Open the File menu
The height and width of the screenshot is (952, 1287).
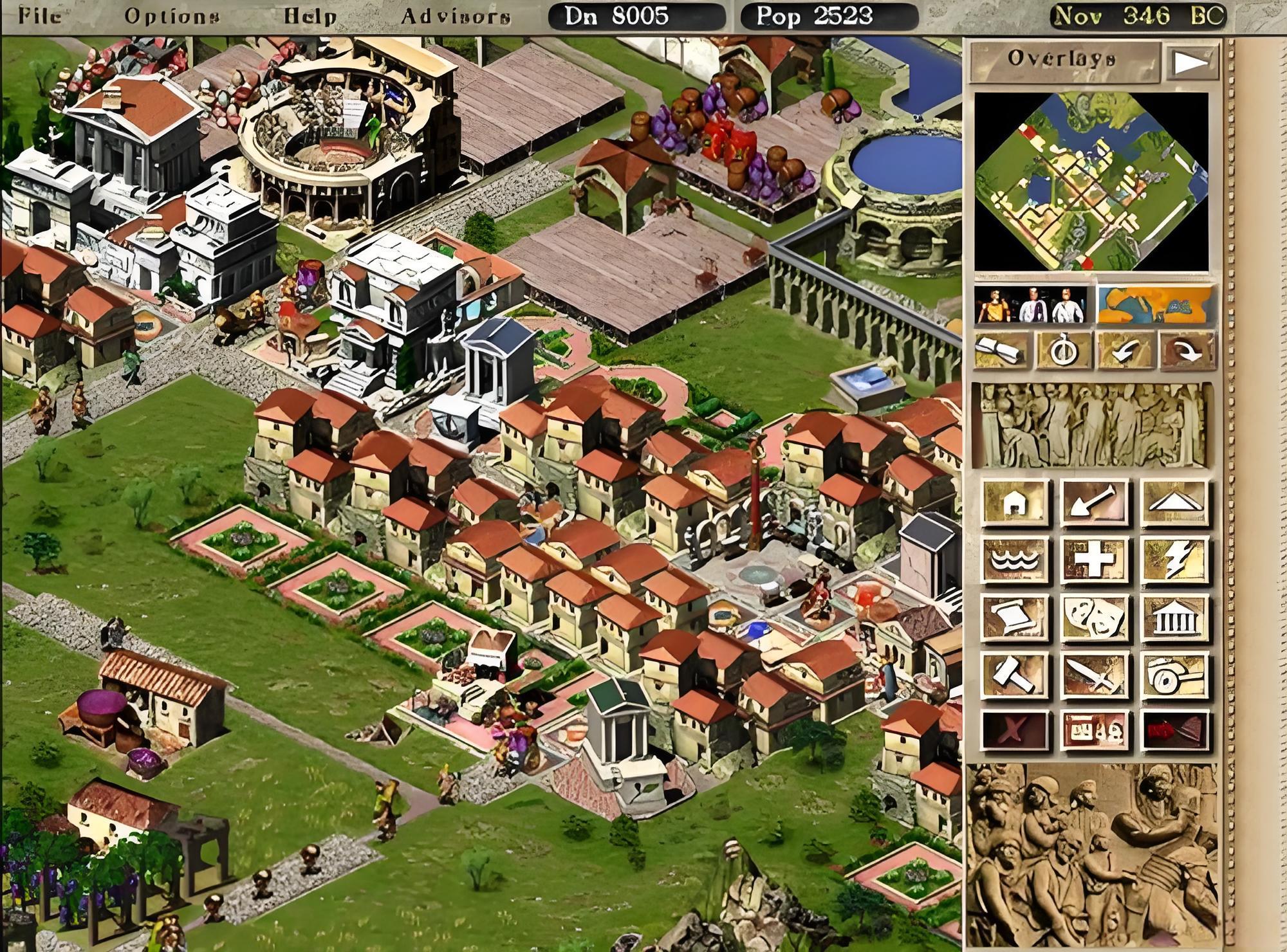pos(40,15)
